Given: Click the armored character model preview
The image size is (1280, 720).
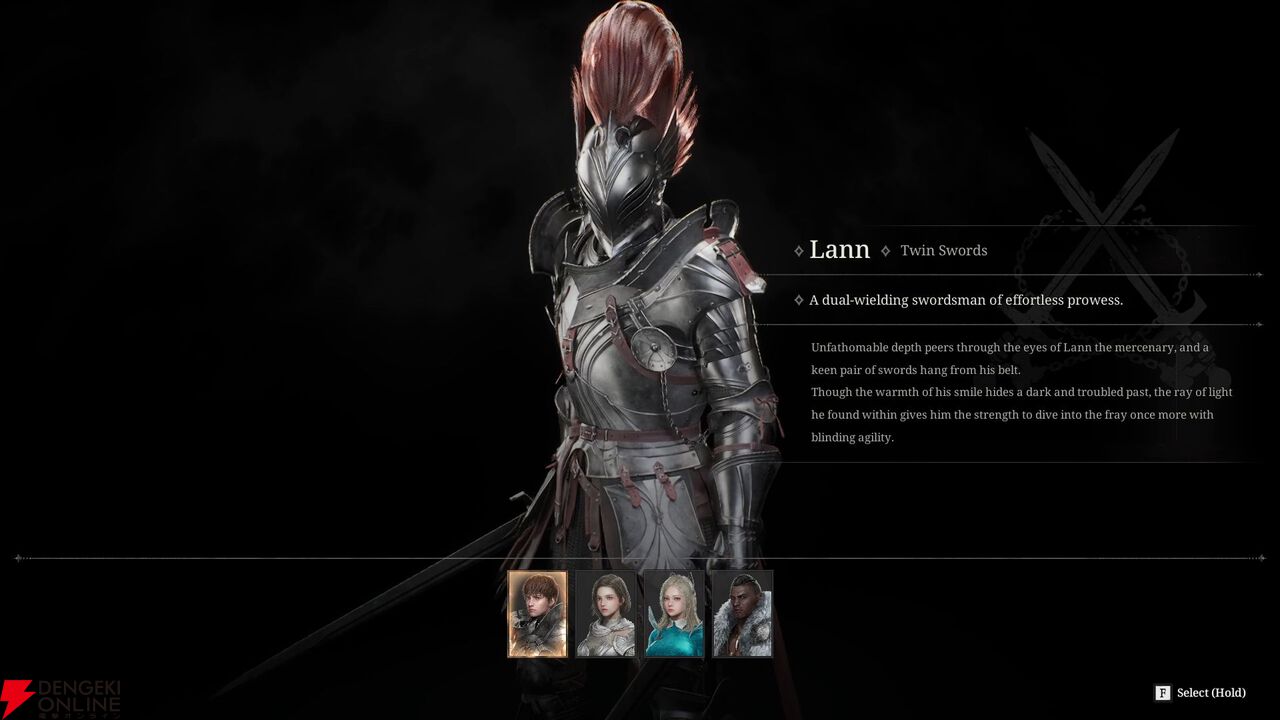Looking at the screenshot, I should pyautogui.click(x=630, y=350).
